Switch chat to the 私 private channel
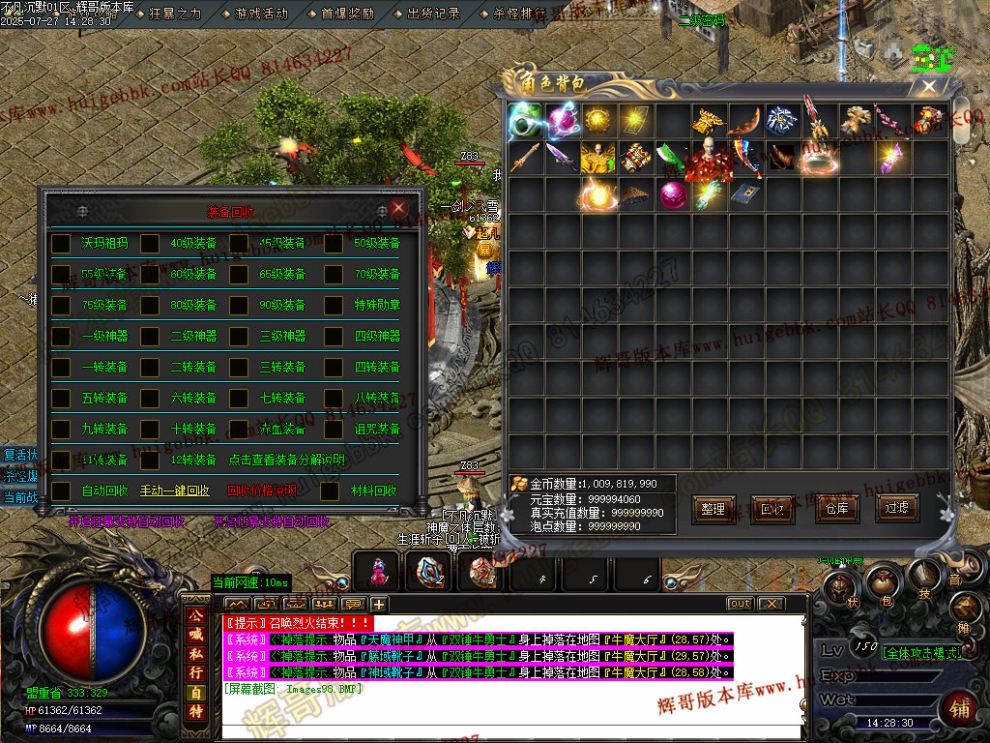The height and width of the screenshot is (743, 990). click(x=196, y=656)
